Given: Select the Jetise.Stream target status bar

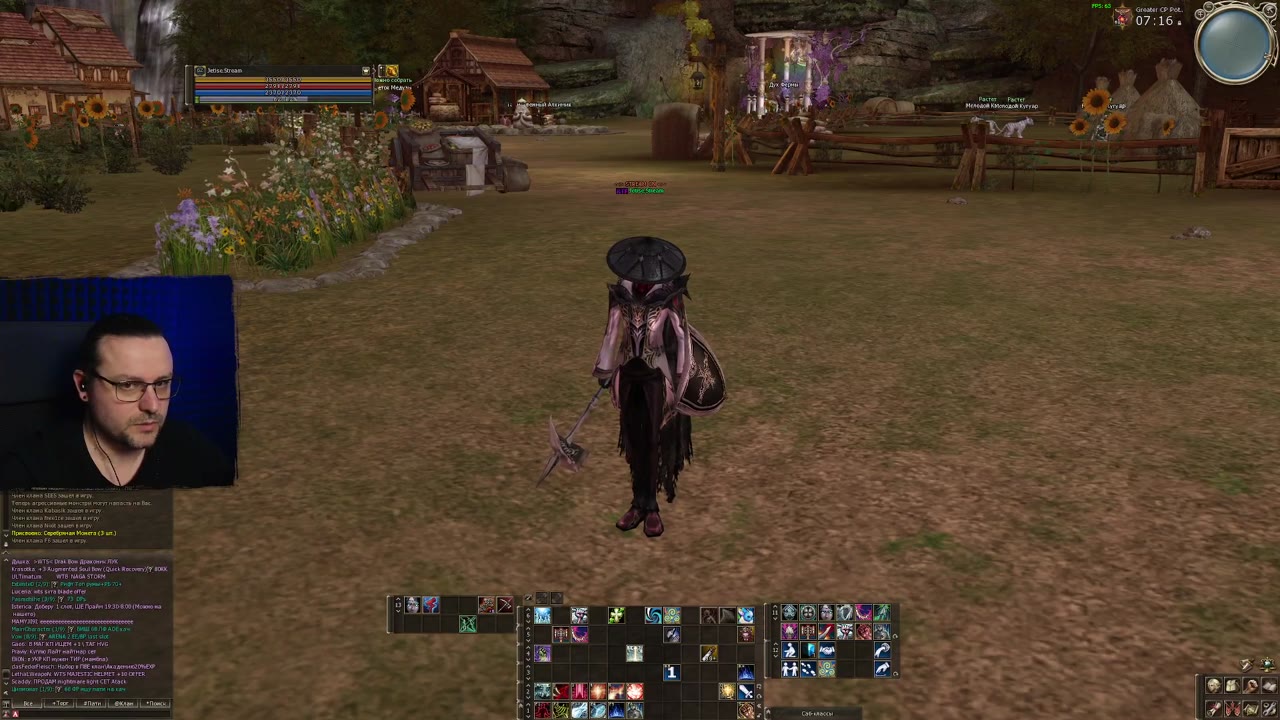Looking at the screenshot, I should (282, 71).
